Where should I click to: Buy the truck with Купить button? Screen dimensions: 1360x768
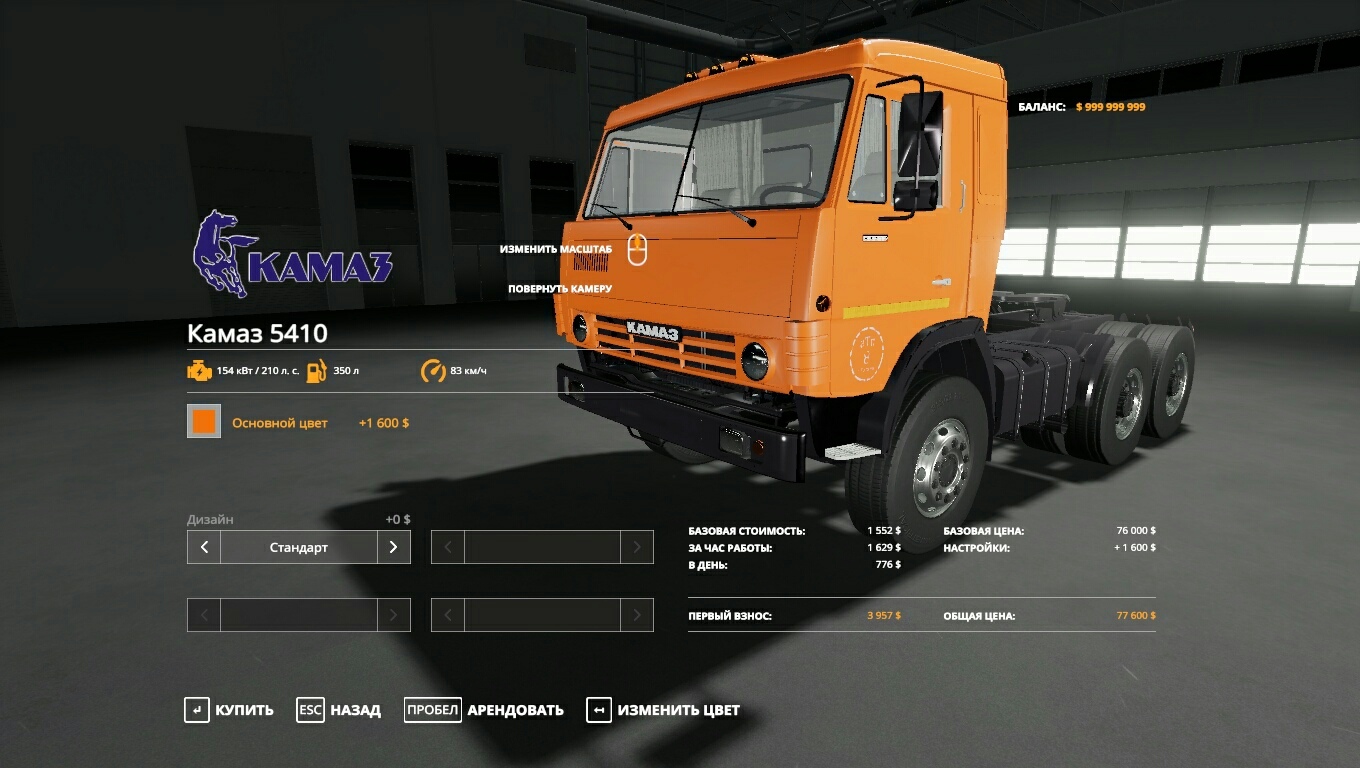pos(229,710)
